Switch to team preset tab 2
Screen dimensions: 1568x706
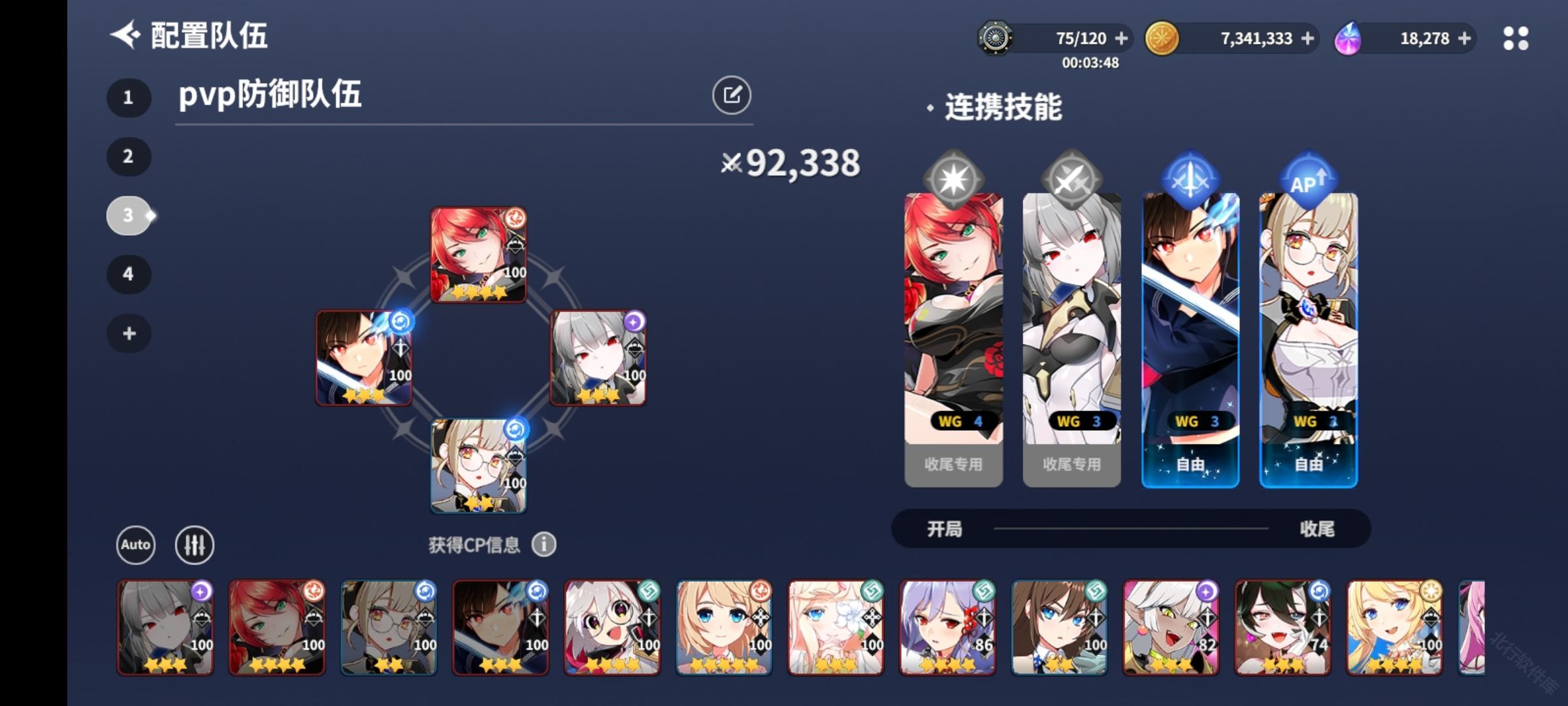pyautogui.click(x=128, y=156)
